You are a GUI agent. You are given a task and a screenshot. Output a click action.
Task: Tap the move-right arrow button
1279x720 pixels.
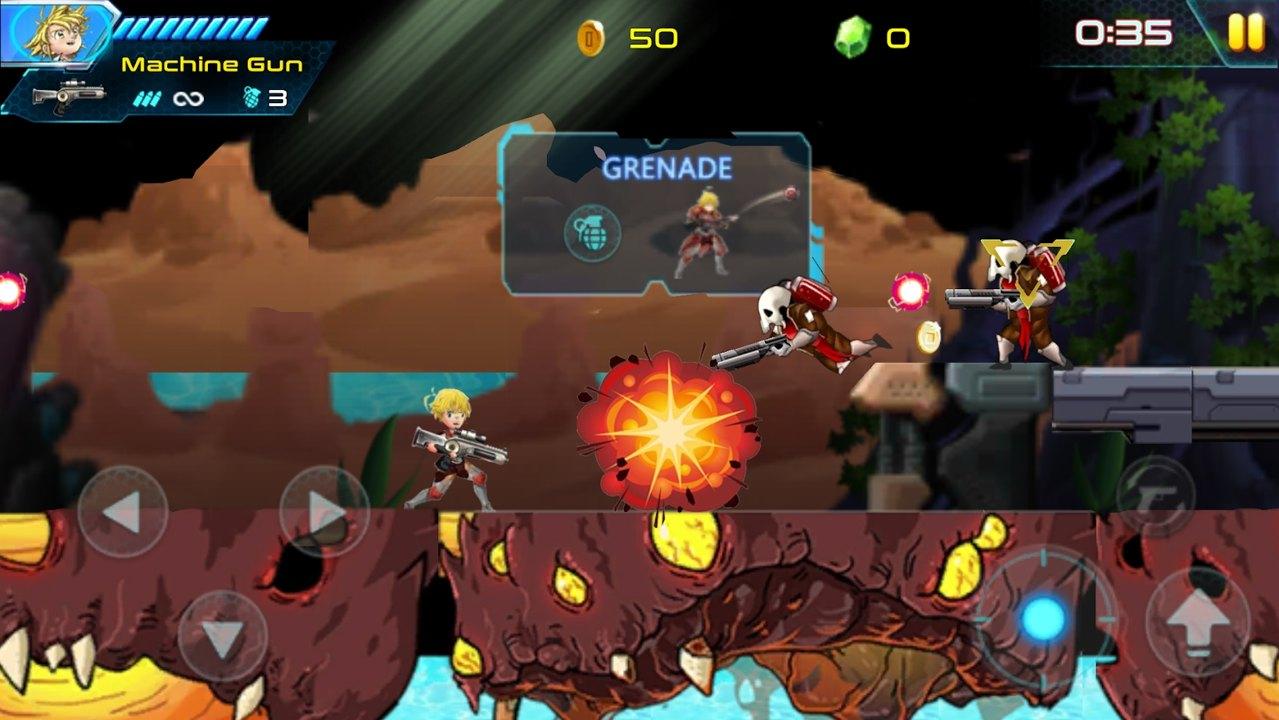(324, 512)
